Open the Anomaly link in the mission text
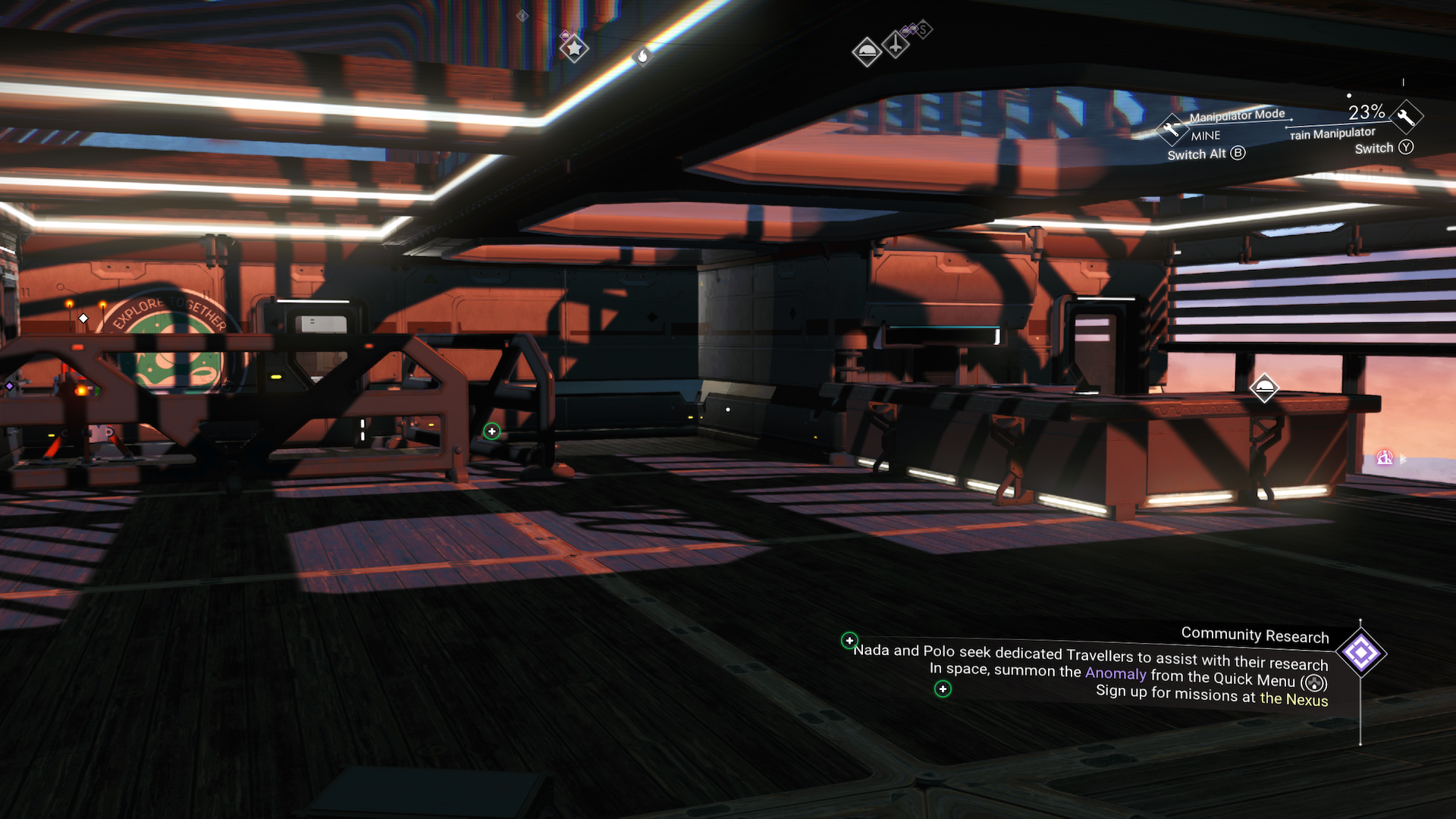This screenshot has width=1456, height=819. pyautogui.click(x=1115, y=674)
